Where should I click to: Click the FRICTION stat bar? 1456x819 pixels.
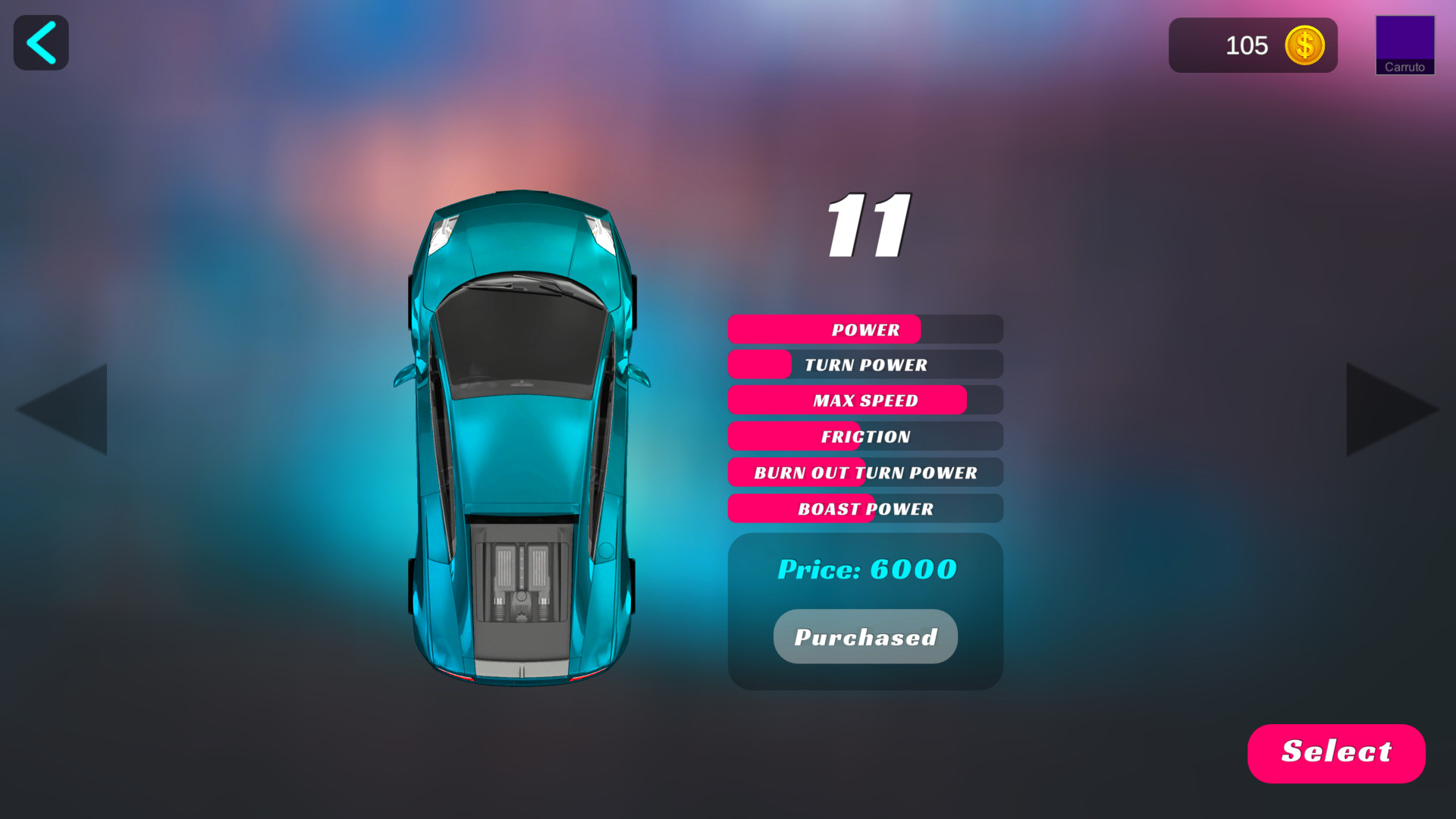[x=864, y=436]
